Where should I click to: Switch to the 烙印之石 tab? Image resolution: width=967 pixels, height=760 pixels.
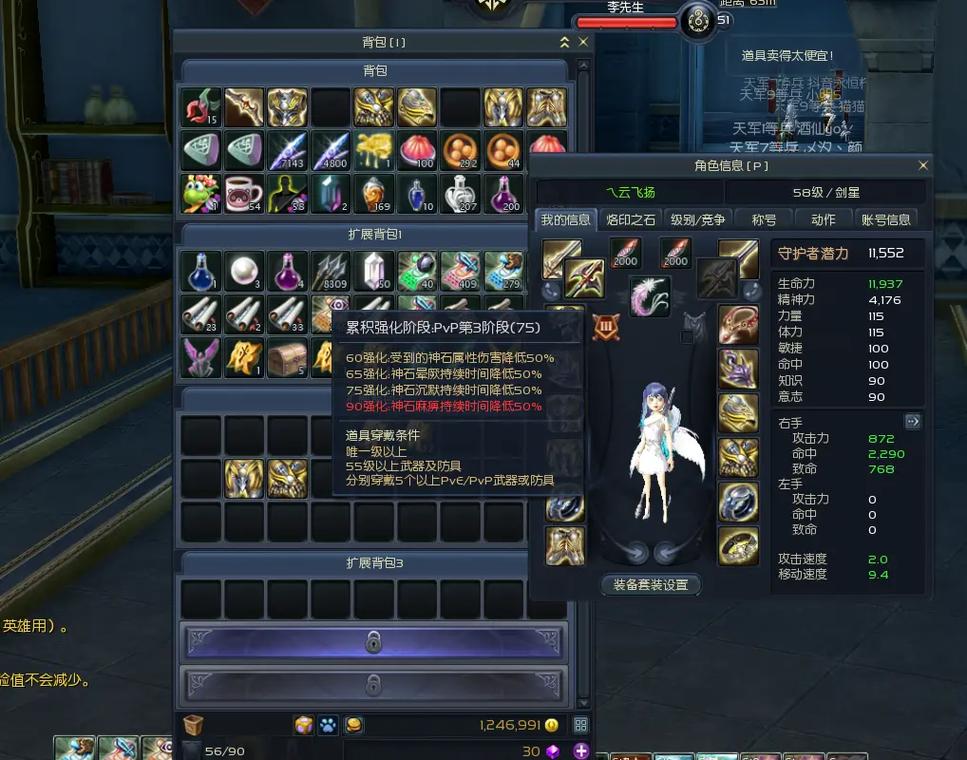pos(631,220)
